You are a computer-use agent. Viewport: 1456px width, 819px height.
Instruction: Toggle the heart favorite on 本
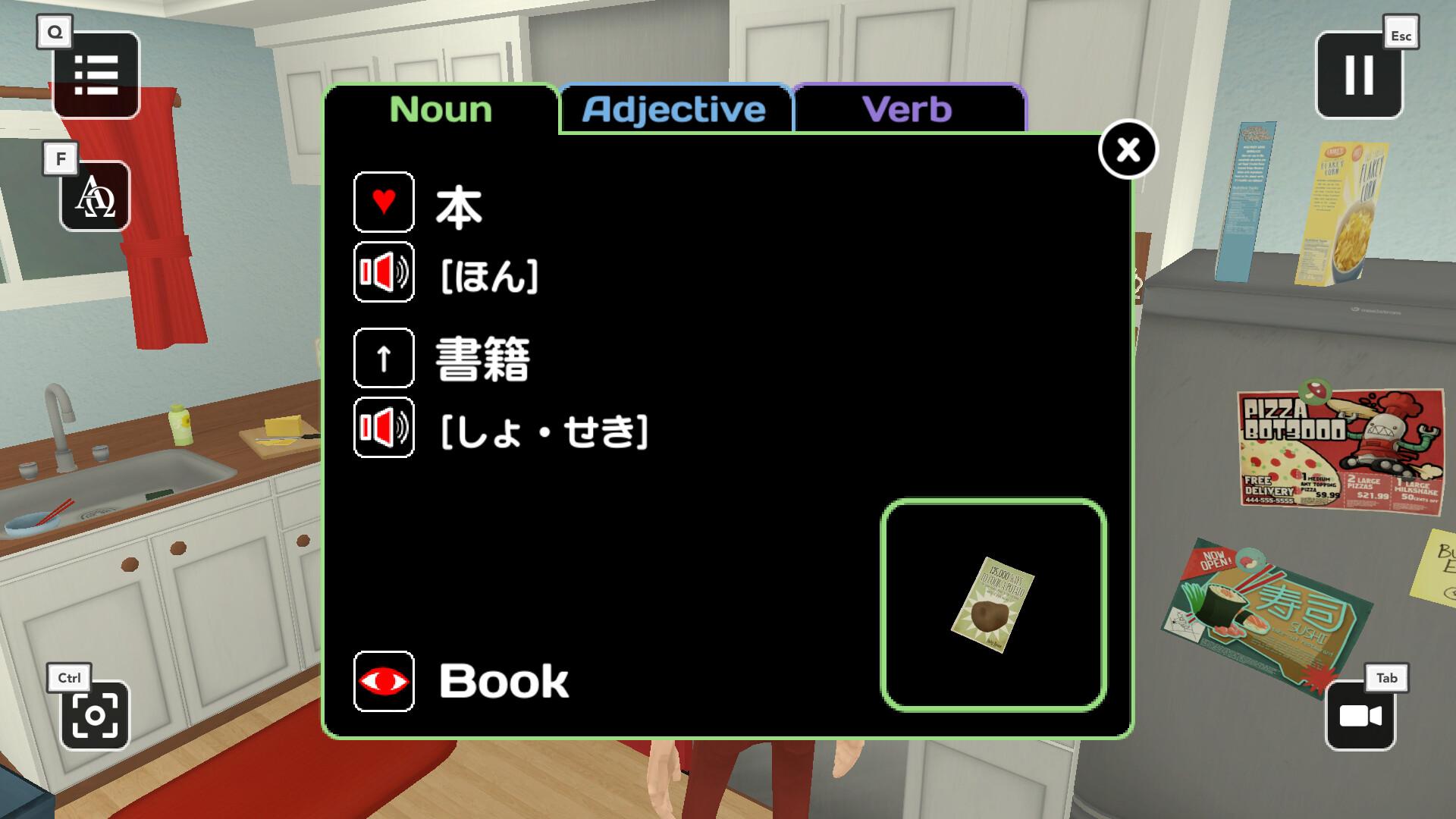[x=383, y=202]
